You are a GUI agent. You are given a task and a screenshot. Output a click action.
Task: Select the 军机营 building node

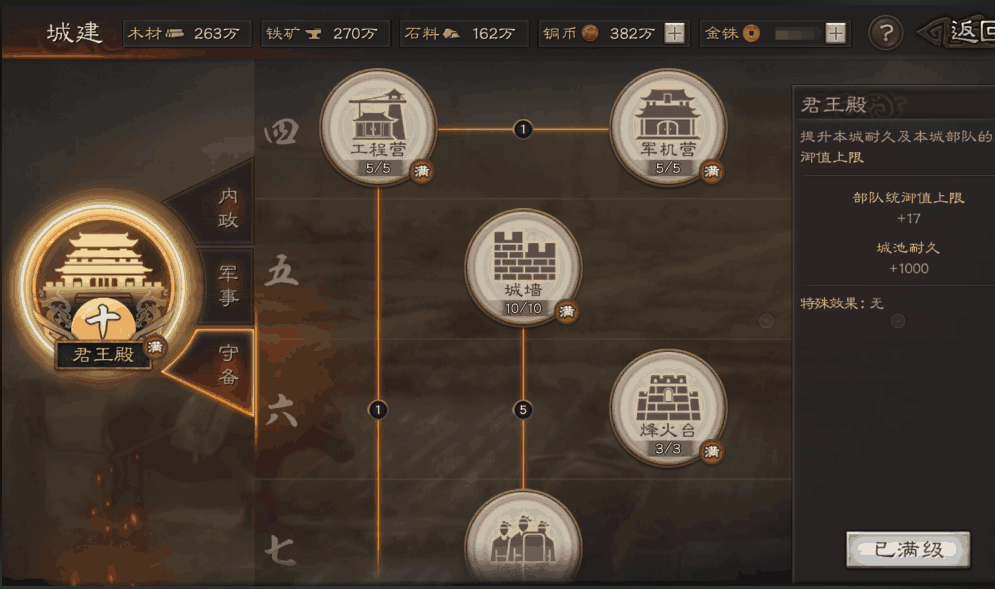pos(667,126)
